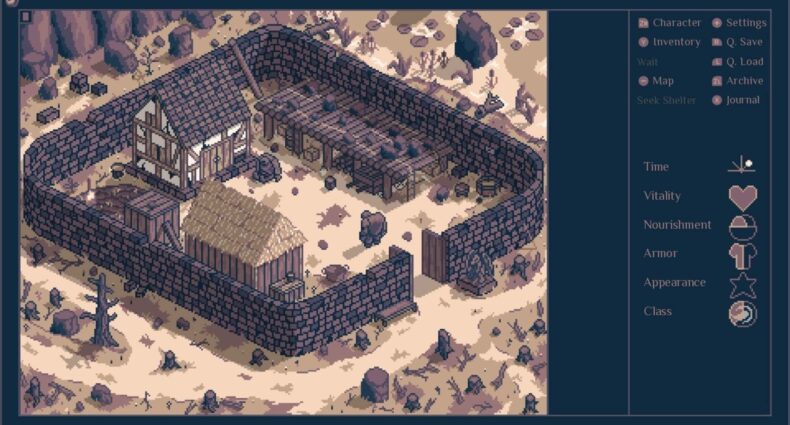Open the Settings menu
Image resolution: width=790 pixels, height=425 pixels.
pyautogui.click(x=738, y=23)
